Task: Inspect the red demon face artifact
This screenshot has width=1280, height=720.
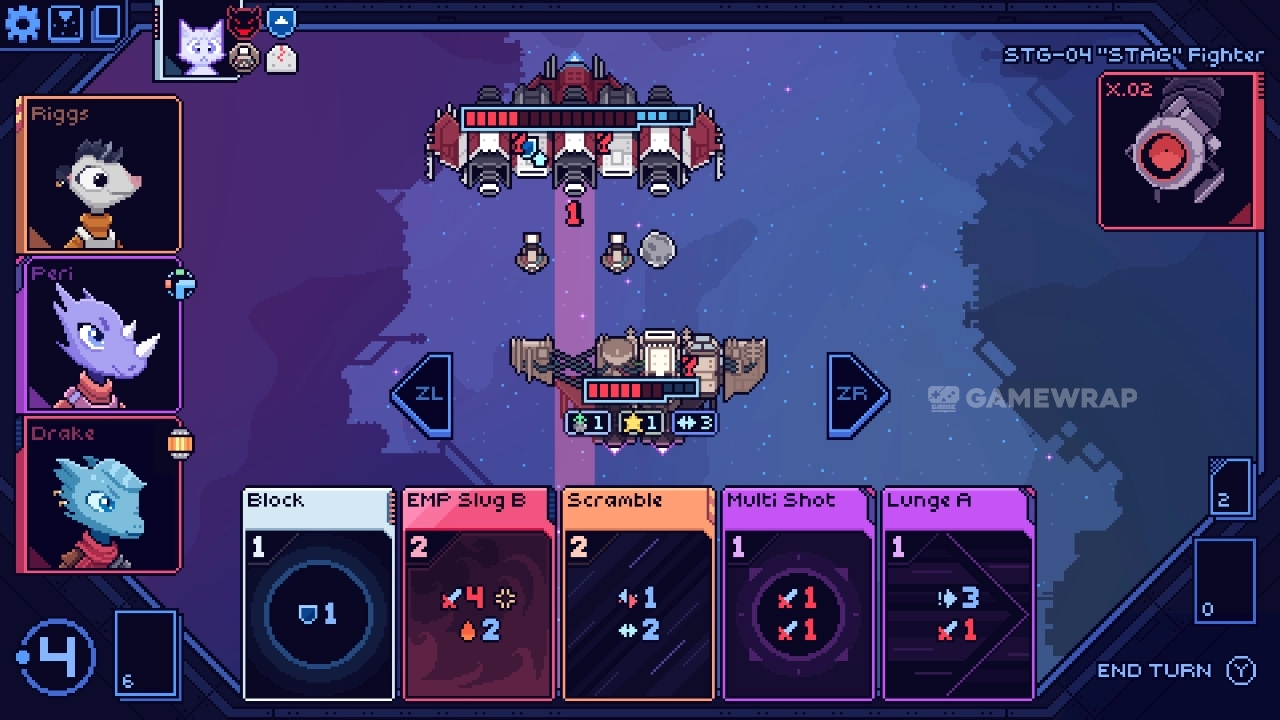Action: tap(243, 22)
